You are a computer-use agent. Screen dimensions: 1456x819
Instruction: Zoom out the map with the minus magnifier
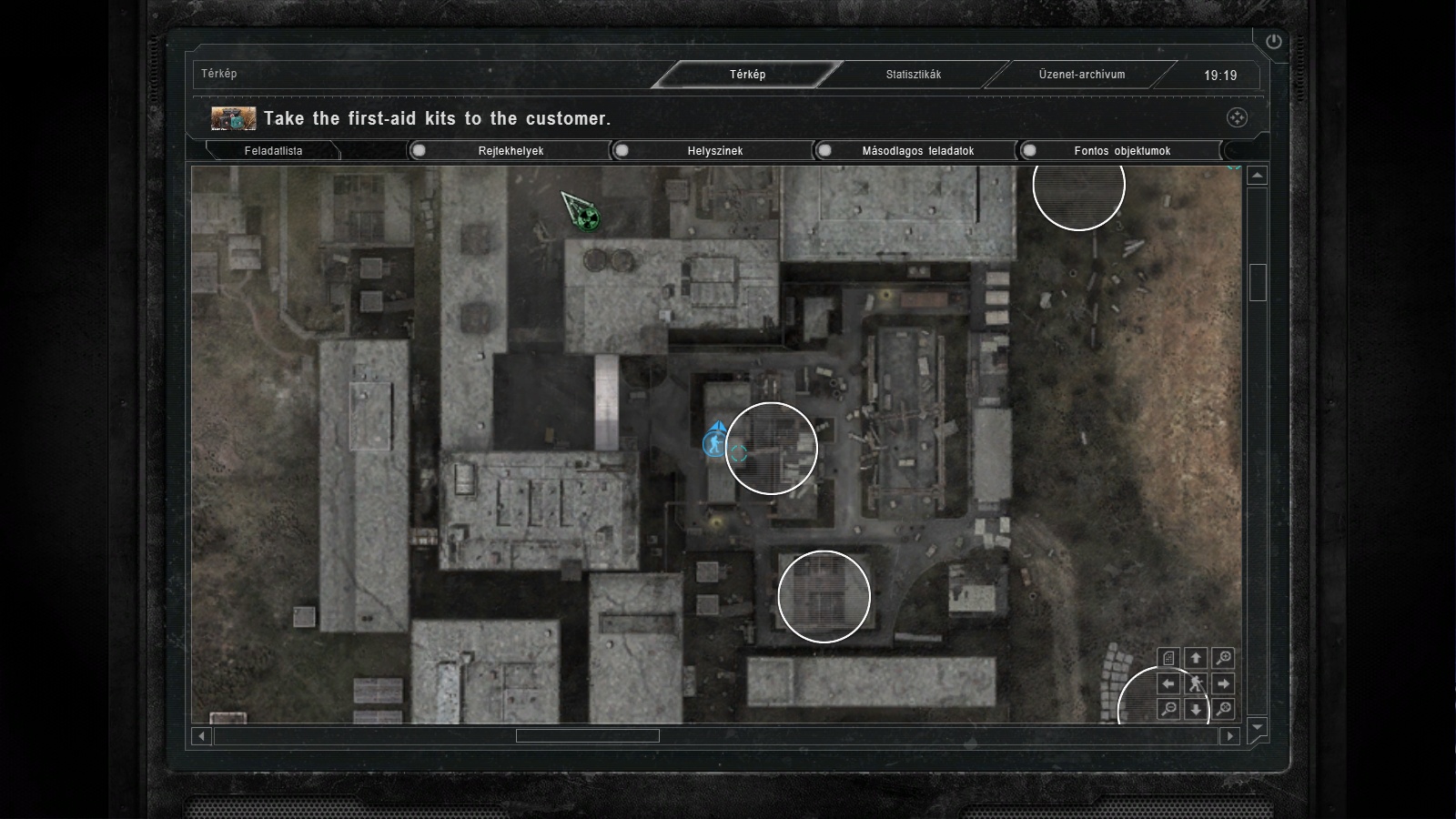tap(1169, 709)
